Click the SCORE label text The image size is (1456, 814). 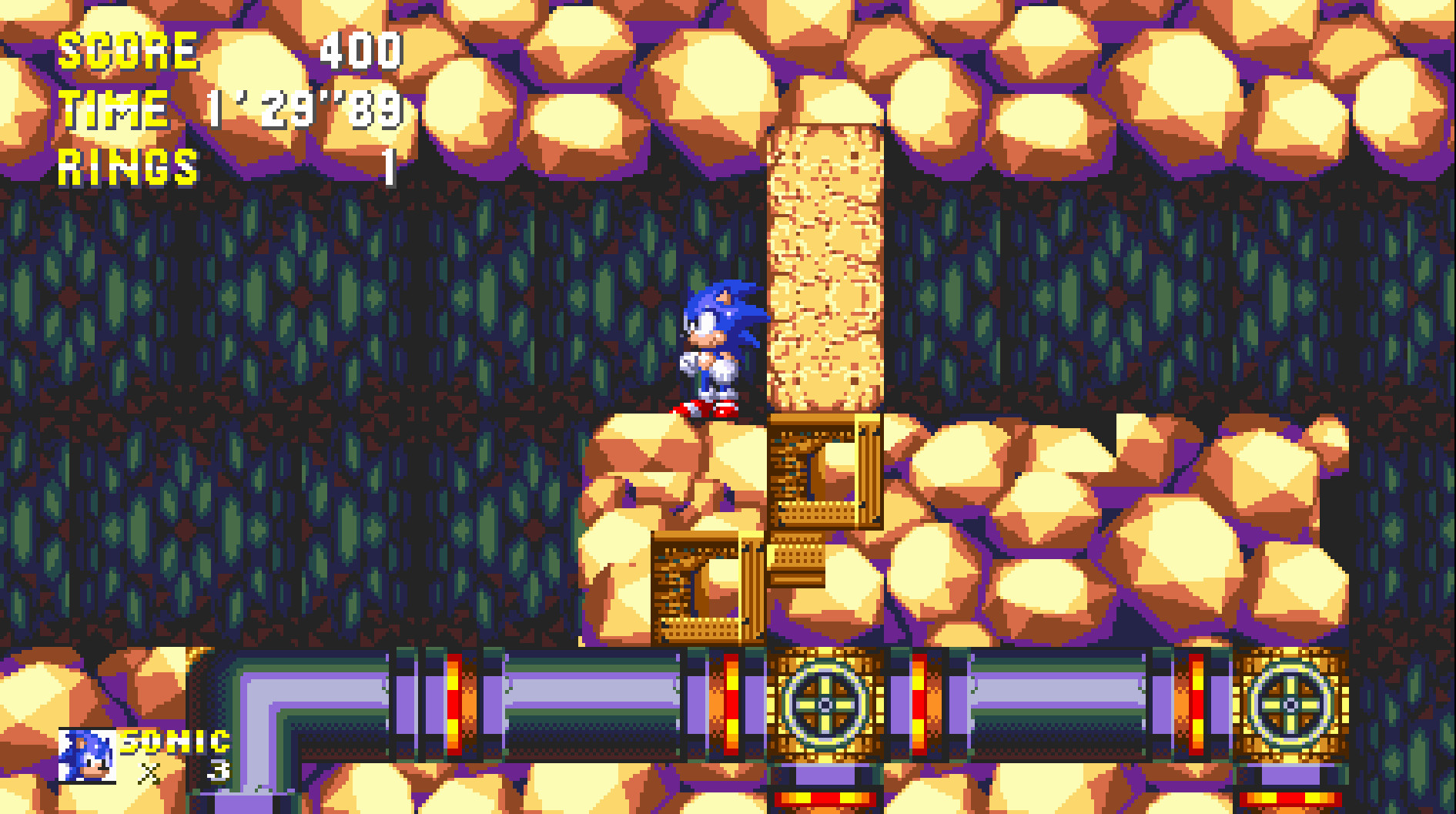pos(127,50)
